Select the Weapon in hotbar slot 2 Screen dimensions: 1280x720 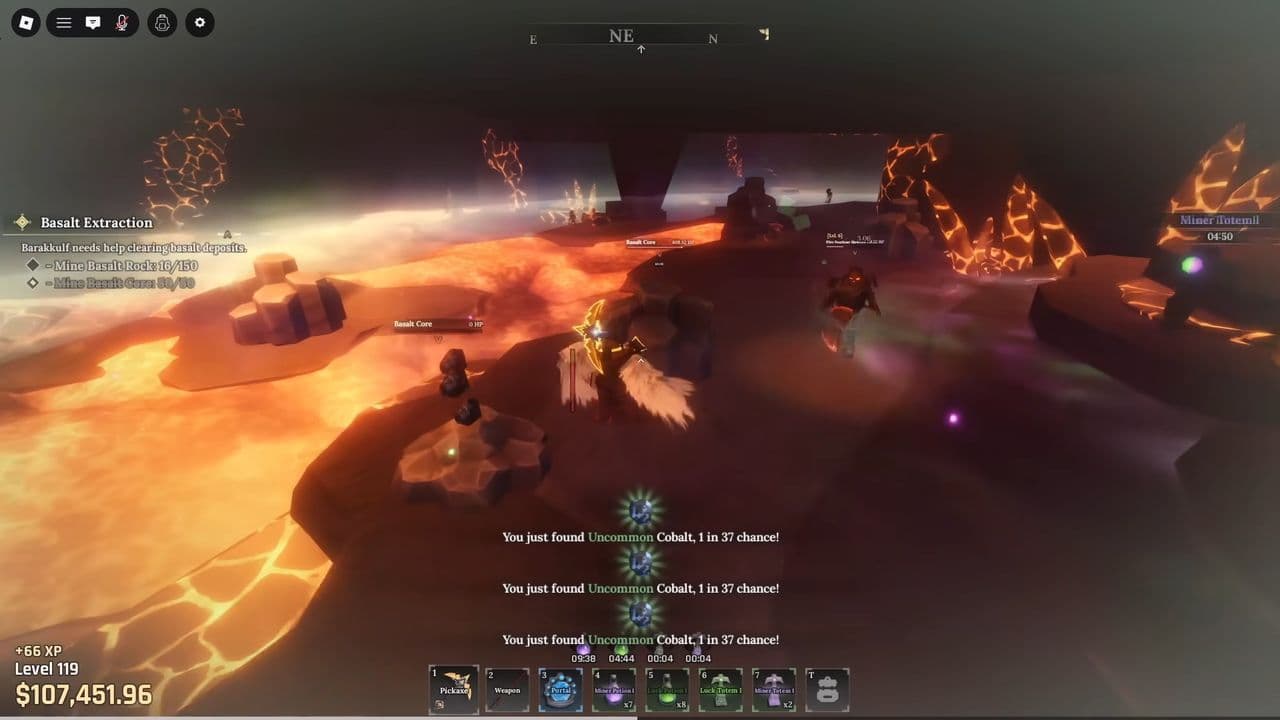click(506, 688)
